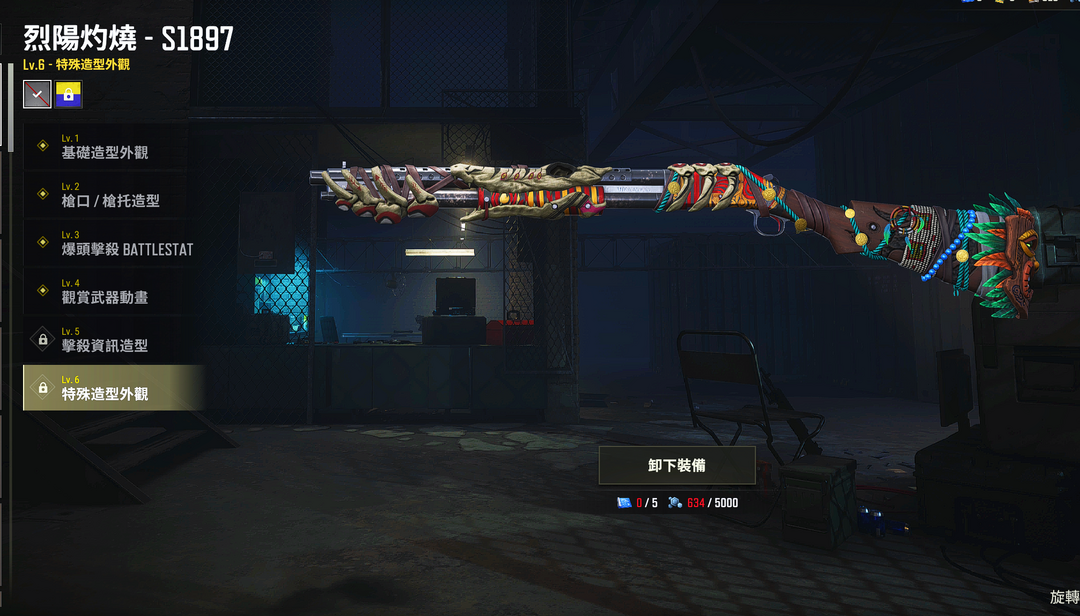Choose Lv.3 爆頭擊殺 BATTLESTAT
Image resolution: width=1080 pixels, height=616 pixels.
tap(110, 243)
